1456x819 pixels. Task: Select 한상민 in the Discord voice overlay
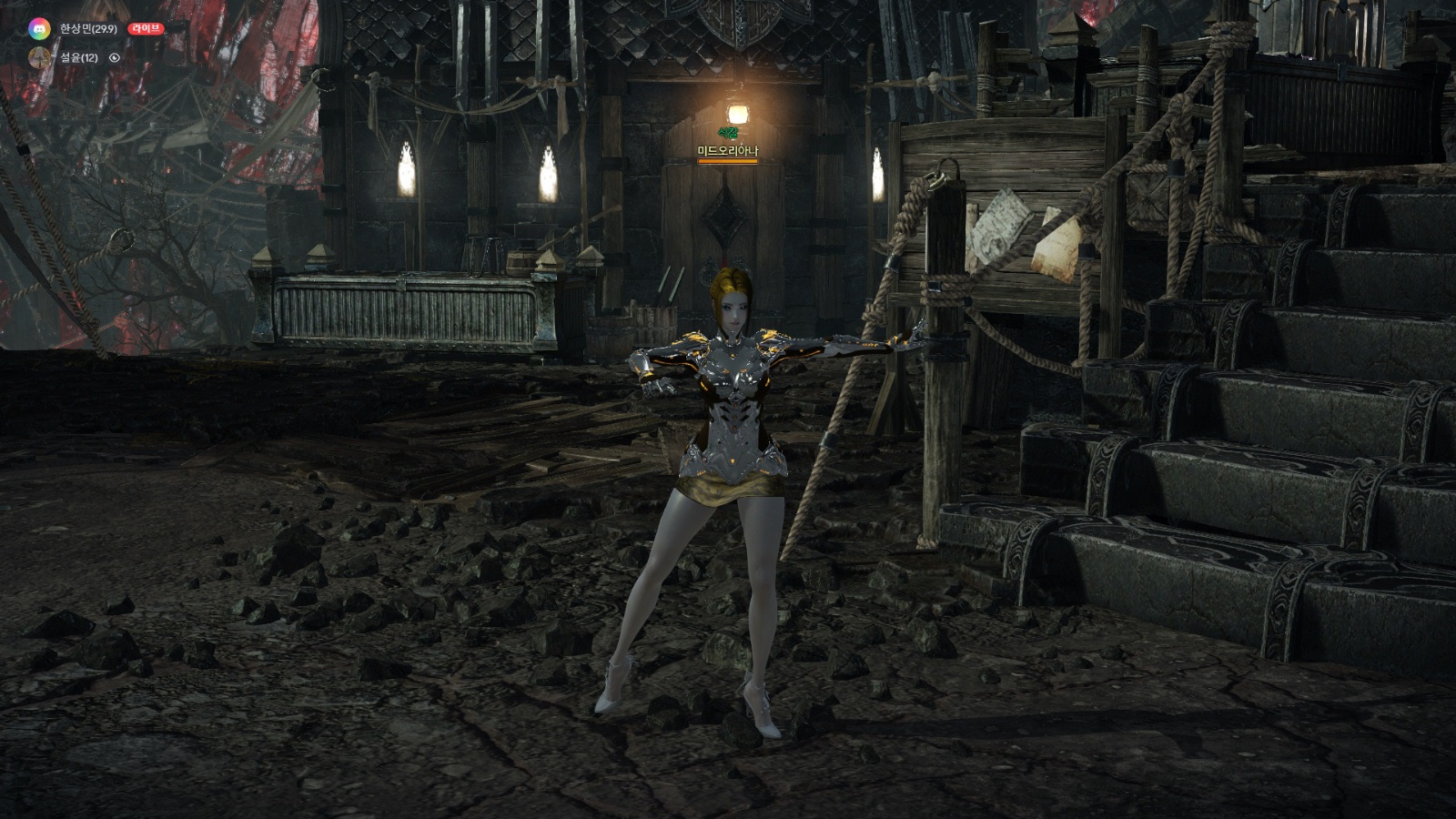(x=87, y=29)
